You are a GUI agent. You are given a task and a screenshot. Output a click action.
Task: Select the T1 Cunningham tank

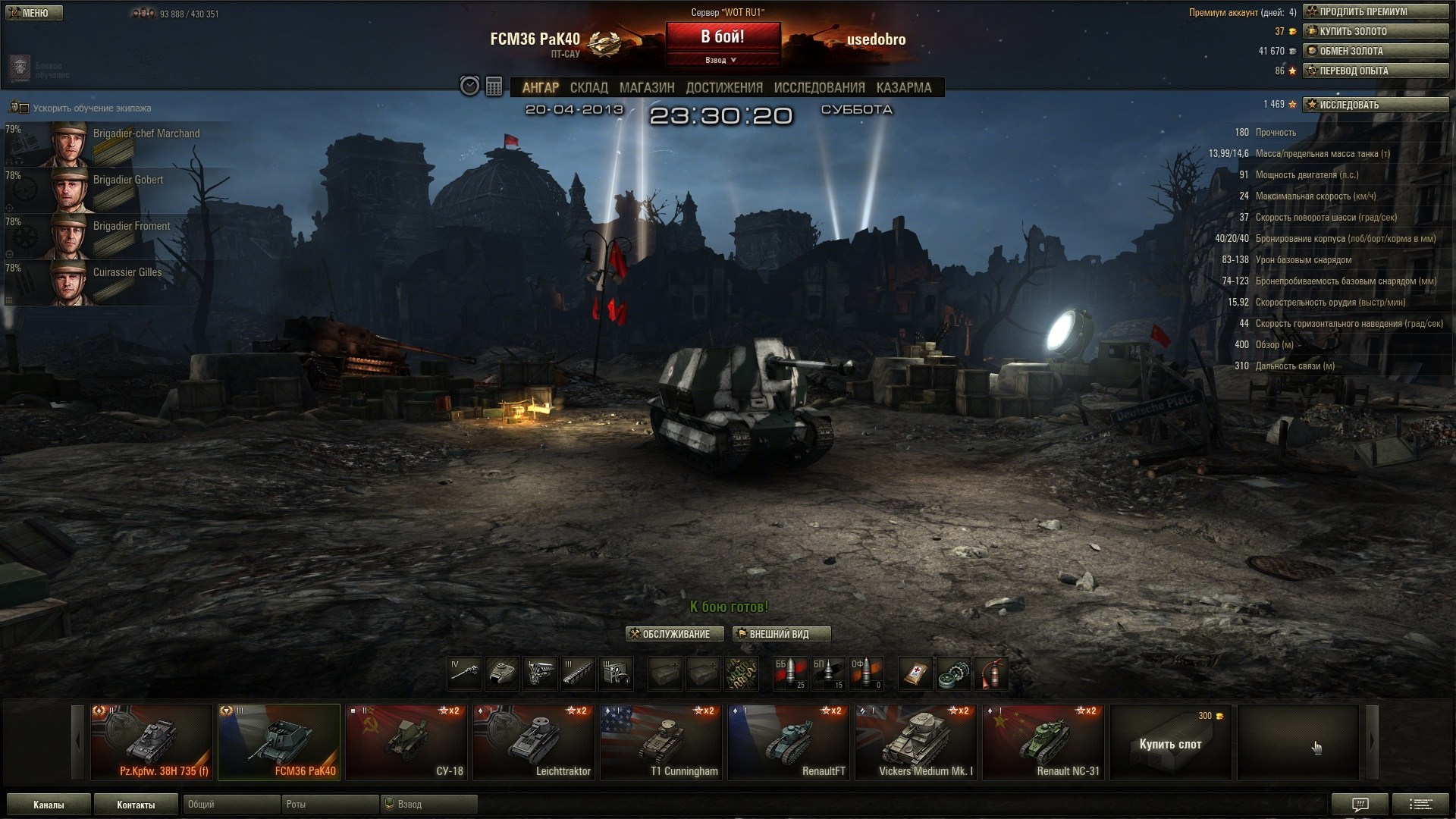(661, 742)
